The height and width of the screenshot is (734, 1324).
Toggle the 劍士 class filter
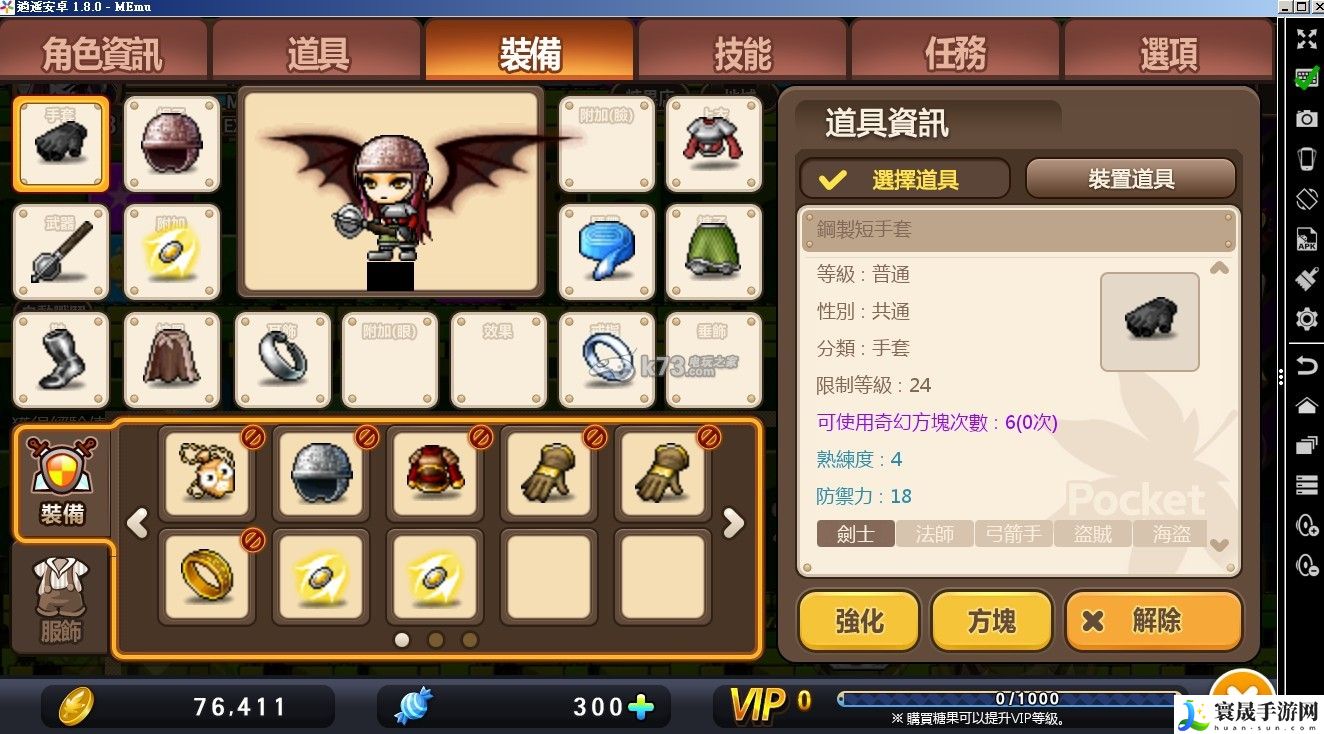tap(855, 534)
